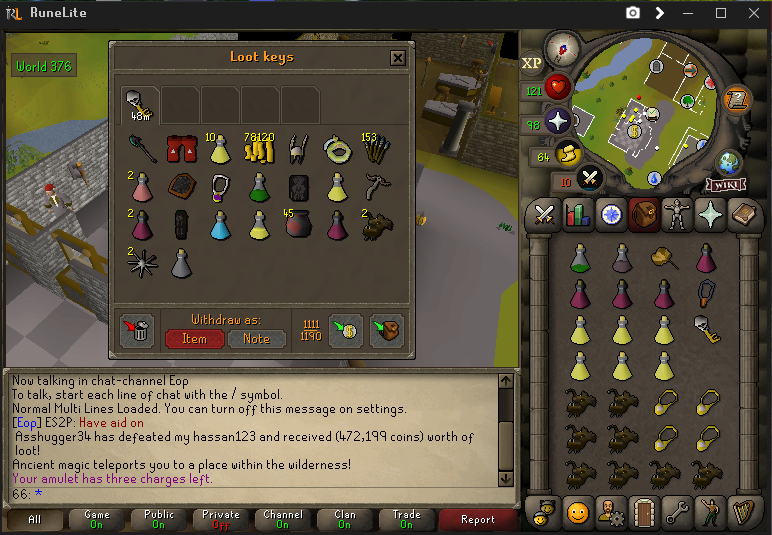Image resolution: width=772 pixels, height=535 pixels.
Task: Pick the amulet item in loot key
Action: 219,187
